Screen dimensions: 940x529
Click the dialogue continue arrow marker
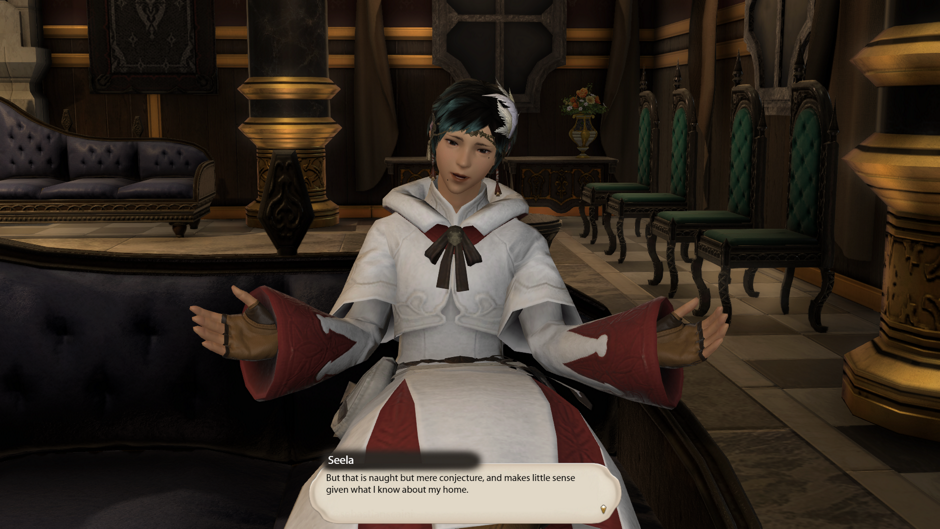603,509
